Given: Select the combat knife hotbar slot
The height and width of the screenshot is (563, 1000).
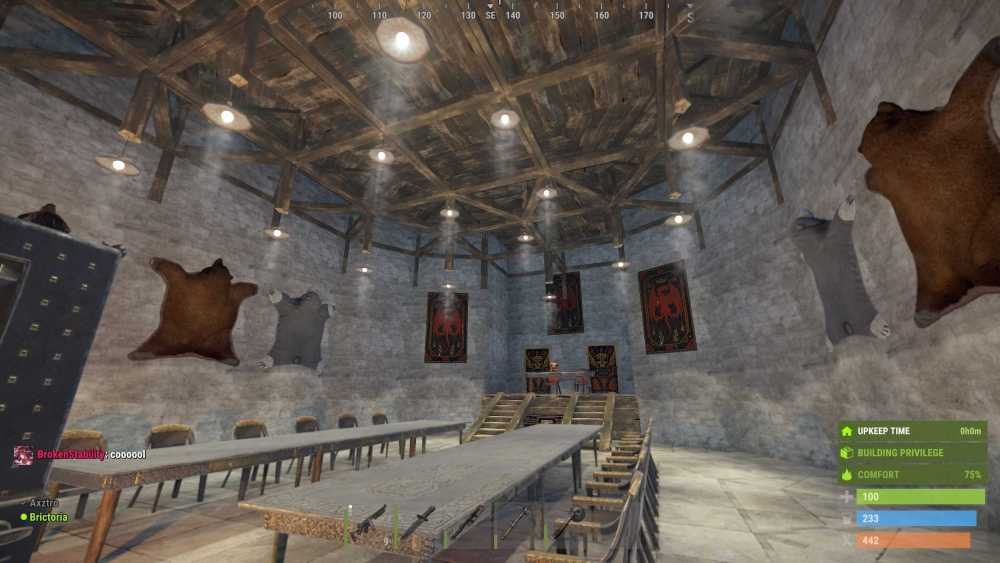Looking at the screenshot, I should [x=419, y=522].
